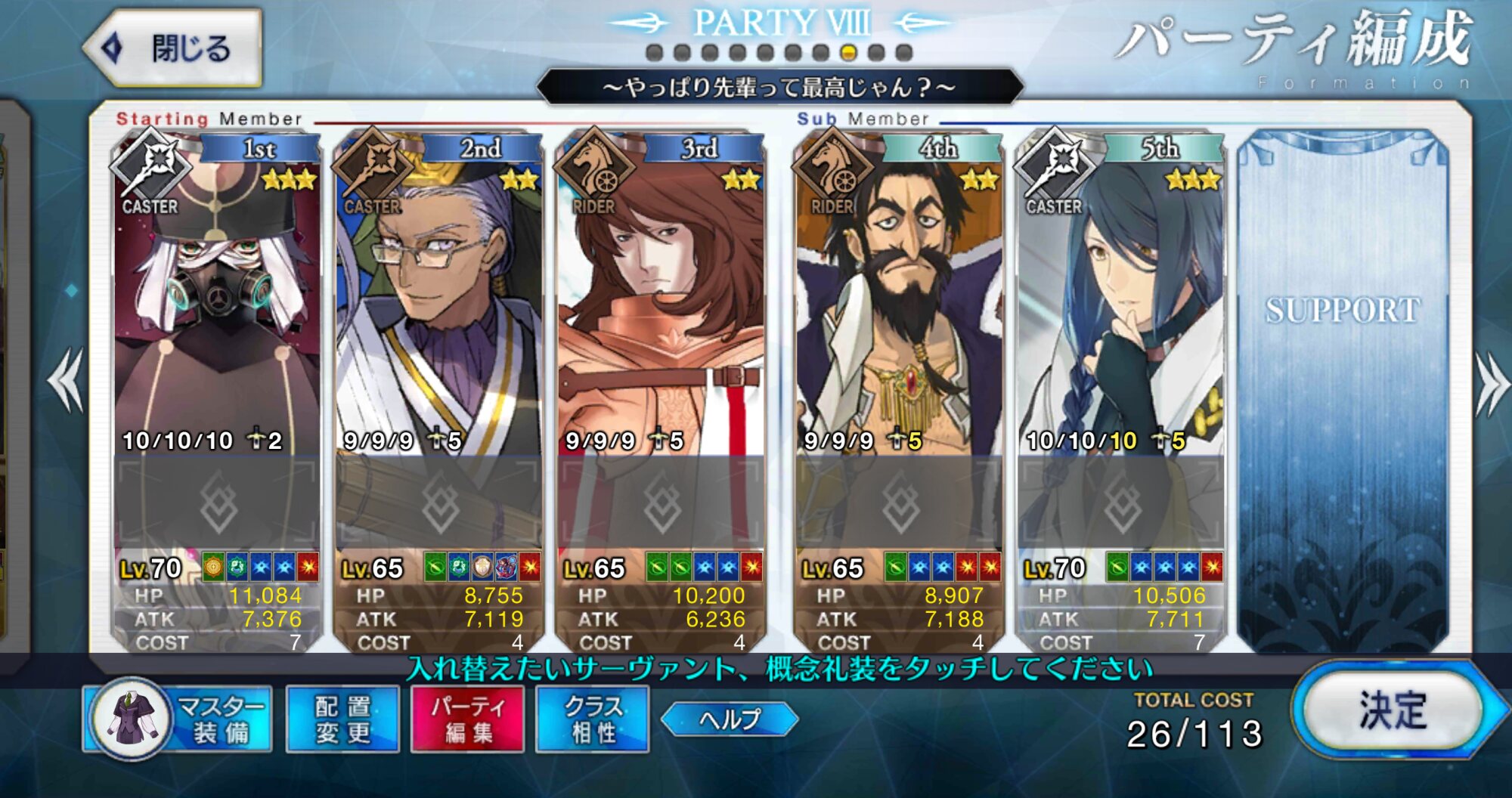Select the 3rd slot Rider card
The image size is (1512, 798).
[x=661, y=302]
